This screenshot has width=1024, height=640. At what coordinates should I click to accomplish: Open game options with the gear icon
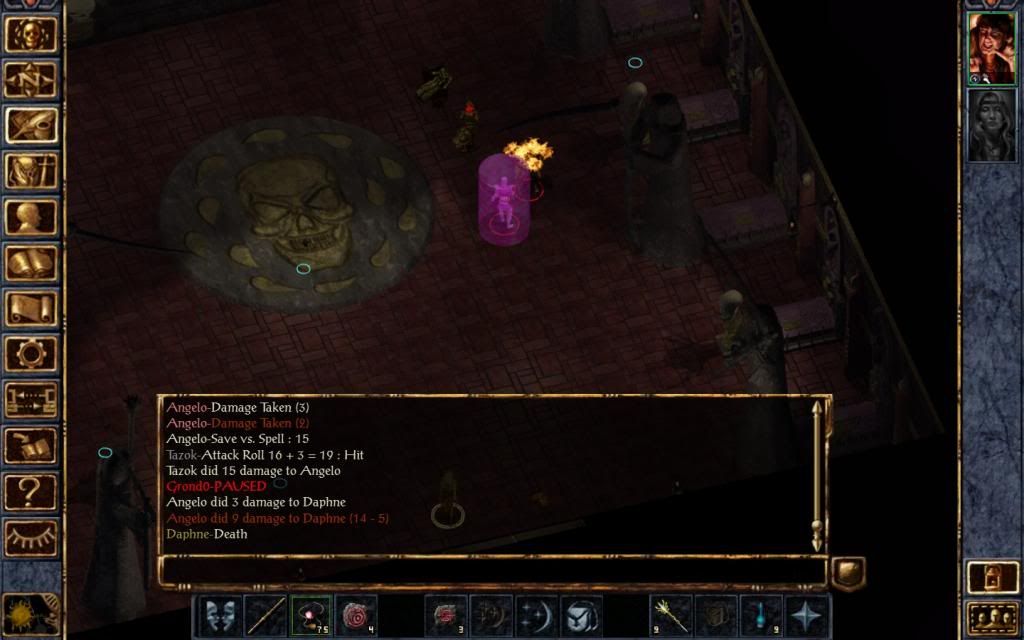[31, 354]
